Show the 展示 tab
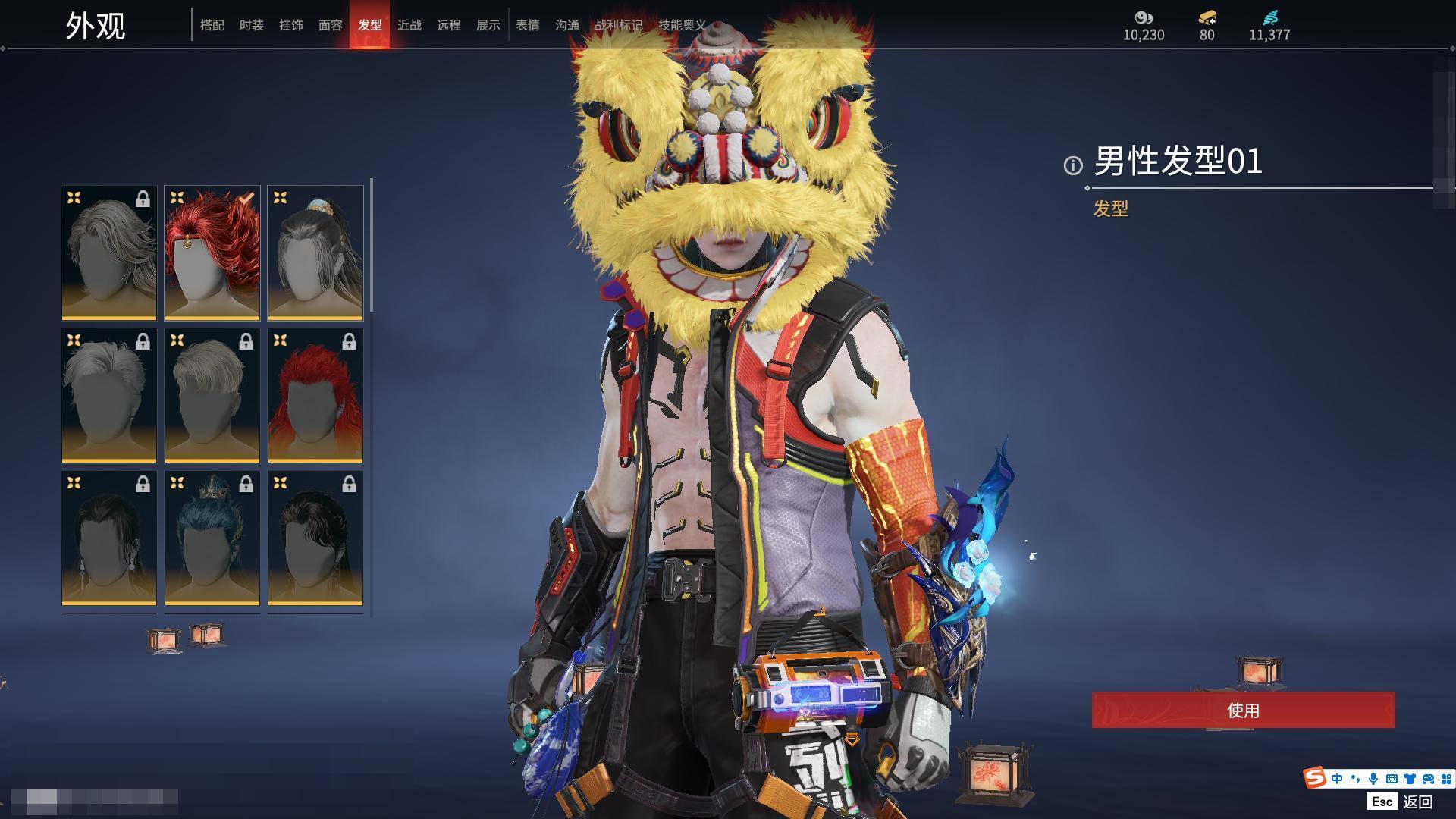Image resolution: width=1456 pixels, height=819 pixels. (488, 25)
